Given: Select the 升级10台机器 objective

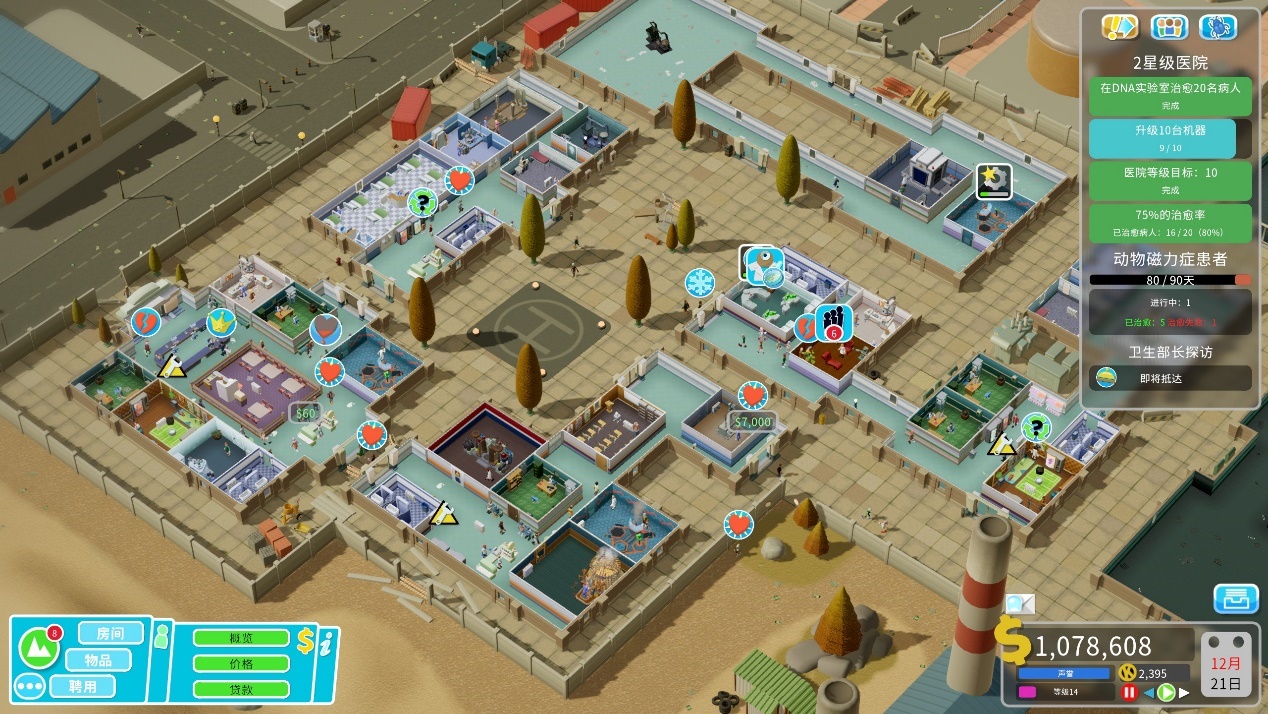Looking at the screenshot, I should [x=1169, y=138].
